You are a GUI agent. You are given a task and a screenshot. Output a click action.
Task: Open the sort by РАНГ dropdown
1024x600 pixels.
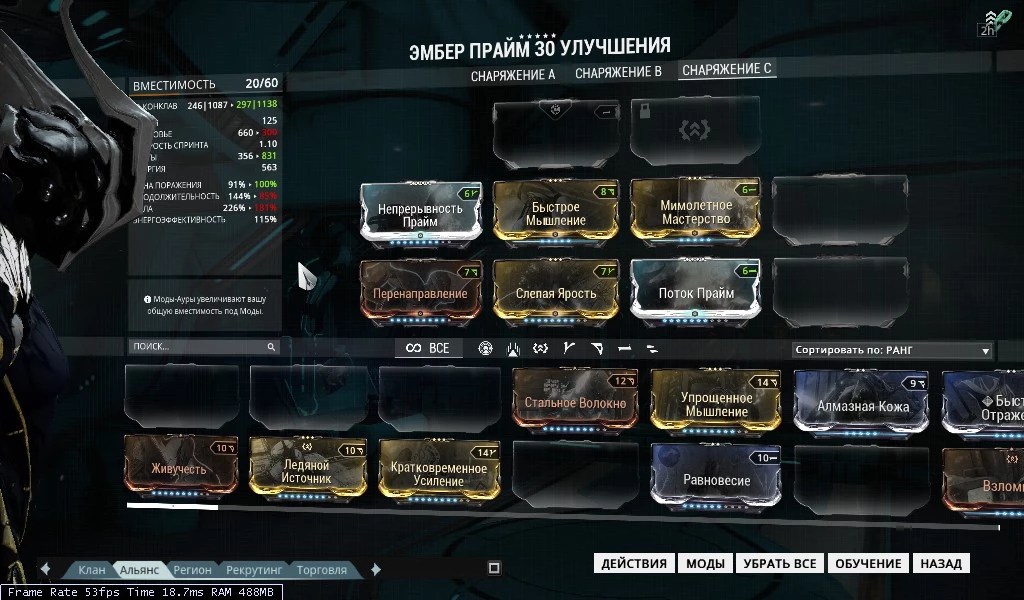click(x=891, y=350)
